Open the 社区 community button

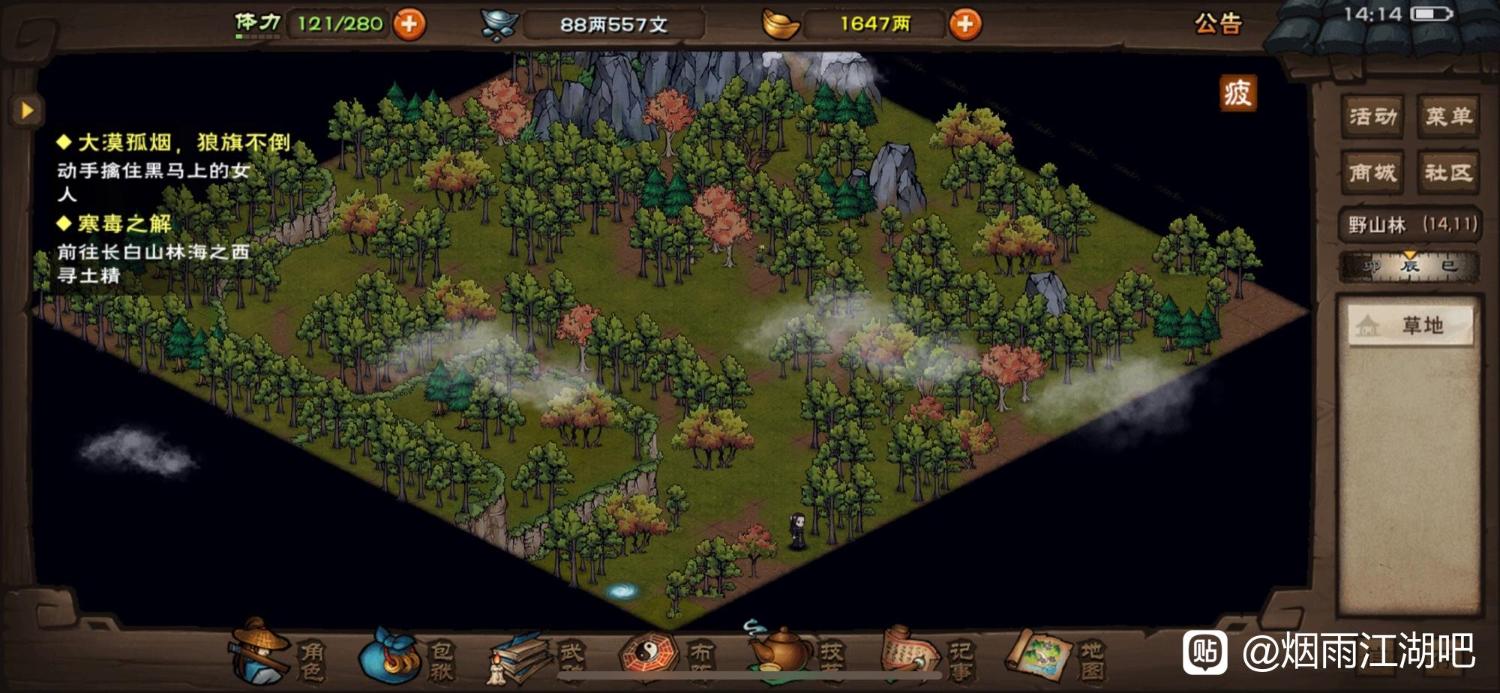(1448, 173)
